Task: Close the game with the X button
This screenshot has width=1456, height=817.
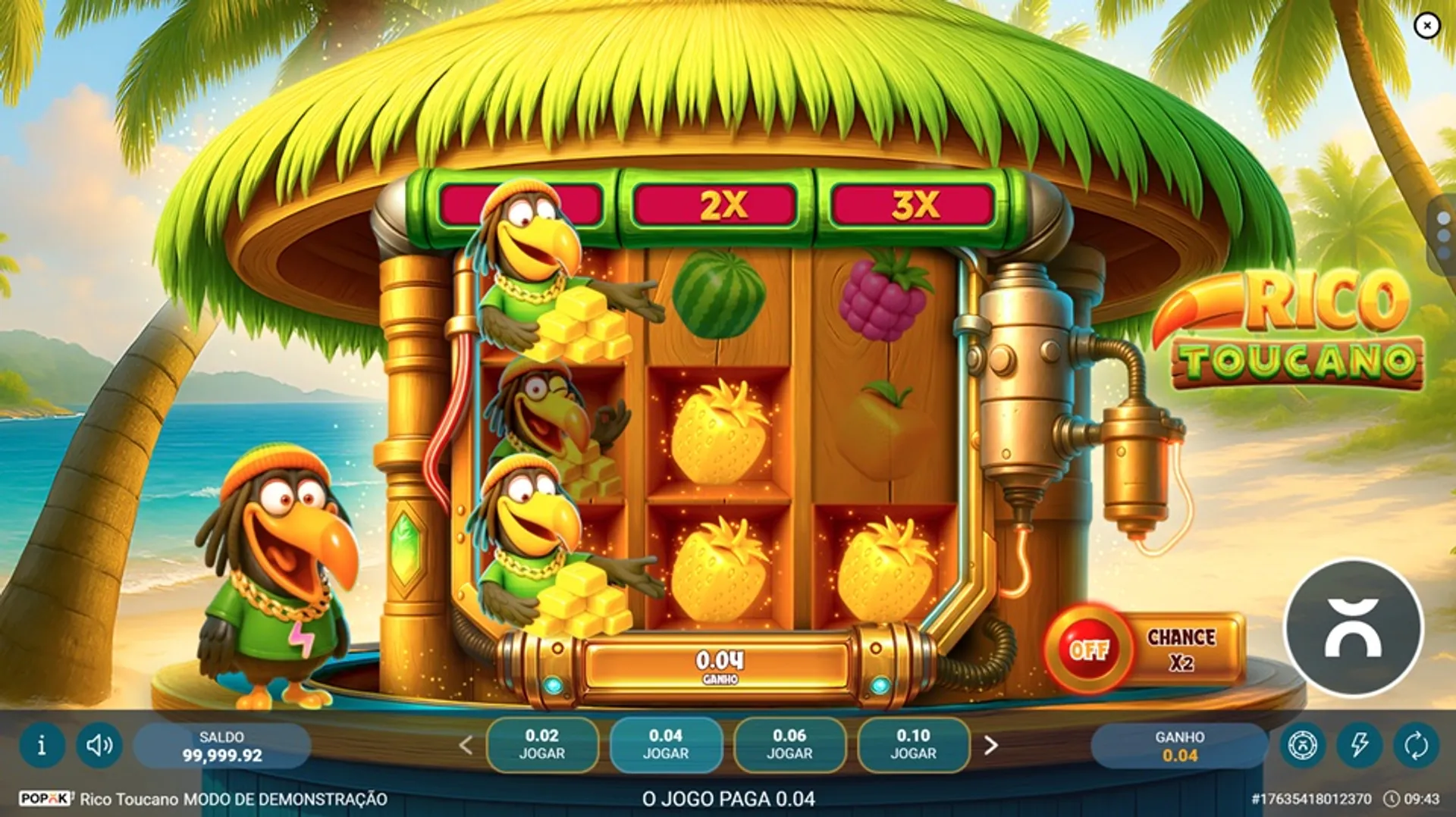Action: (x=1426, y=26)
